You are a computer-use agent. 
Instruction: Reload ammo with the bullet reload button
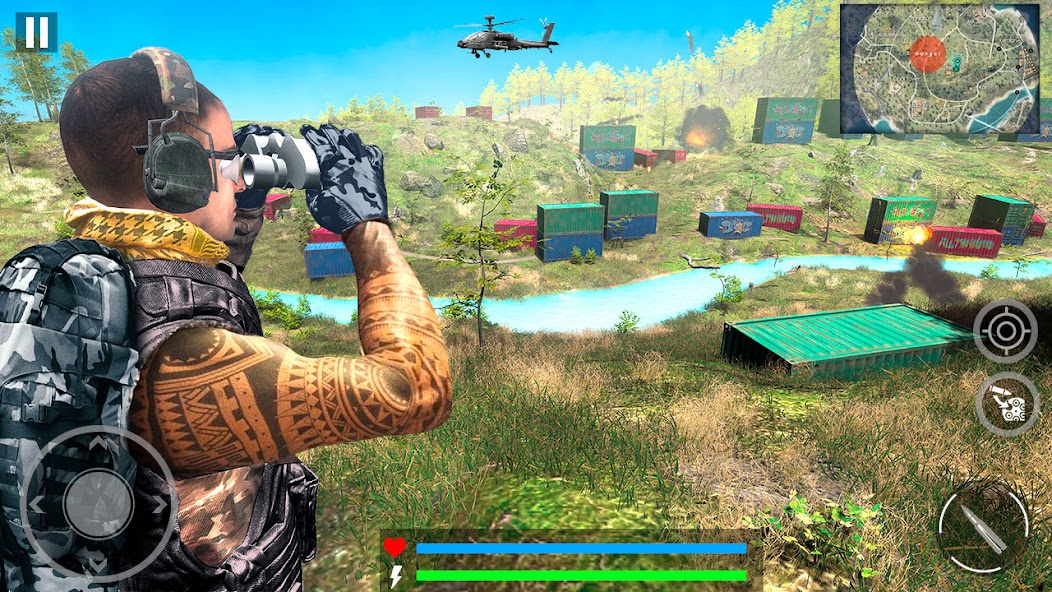(x=1007, y=404)
